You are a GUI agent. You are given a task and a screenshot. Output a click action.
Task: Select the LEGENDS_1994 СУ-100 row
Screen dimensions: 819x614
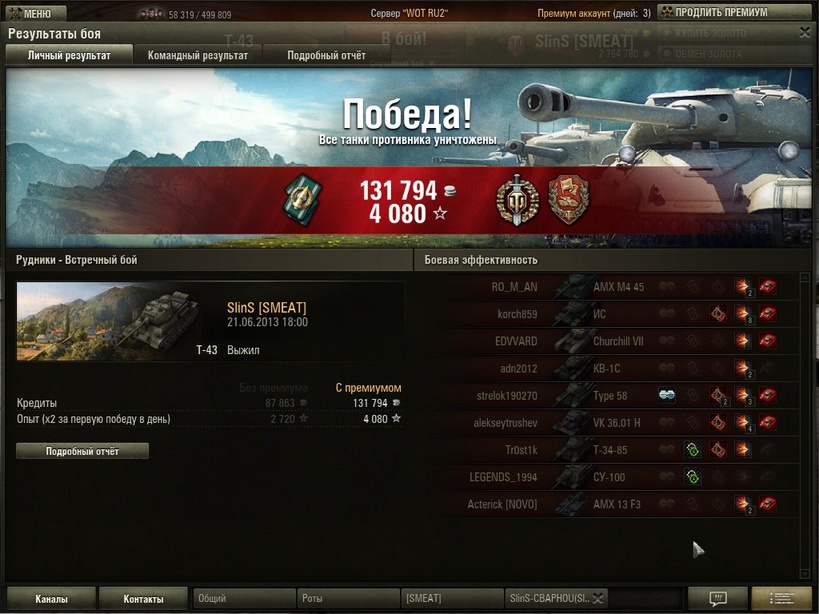coord(617,477)
